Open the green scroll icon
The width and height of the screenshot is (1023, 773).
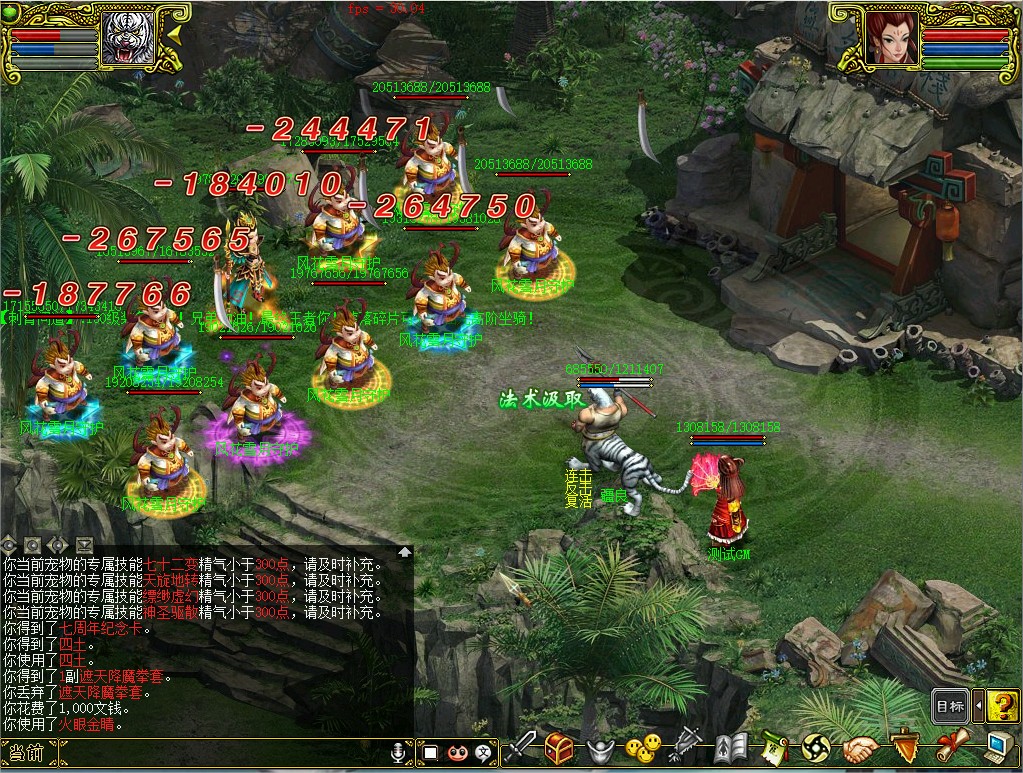pyautogui.click(x=774, y=749)
